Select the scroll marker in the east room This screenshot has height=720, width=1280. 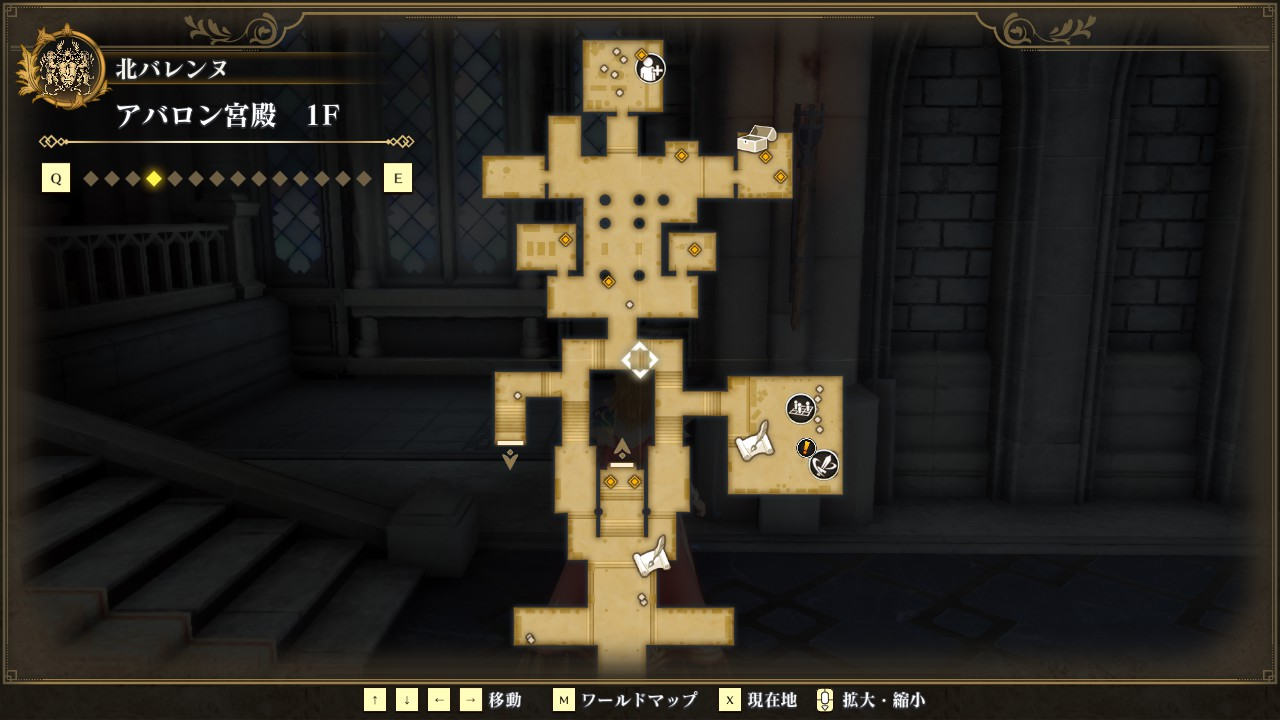pyautogui.click(x=755, y=441)
